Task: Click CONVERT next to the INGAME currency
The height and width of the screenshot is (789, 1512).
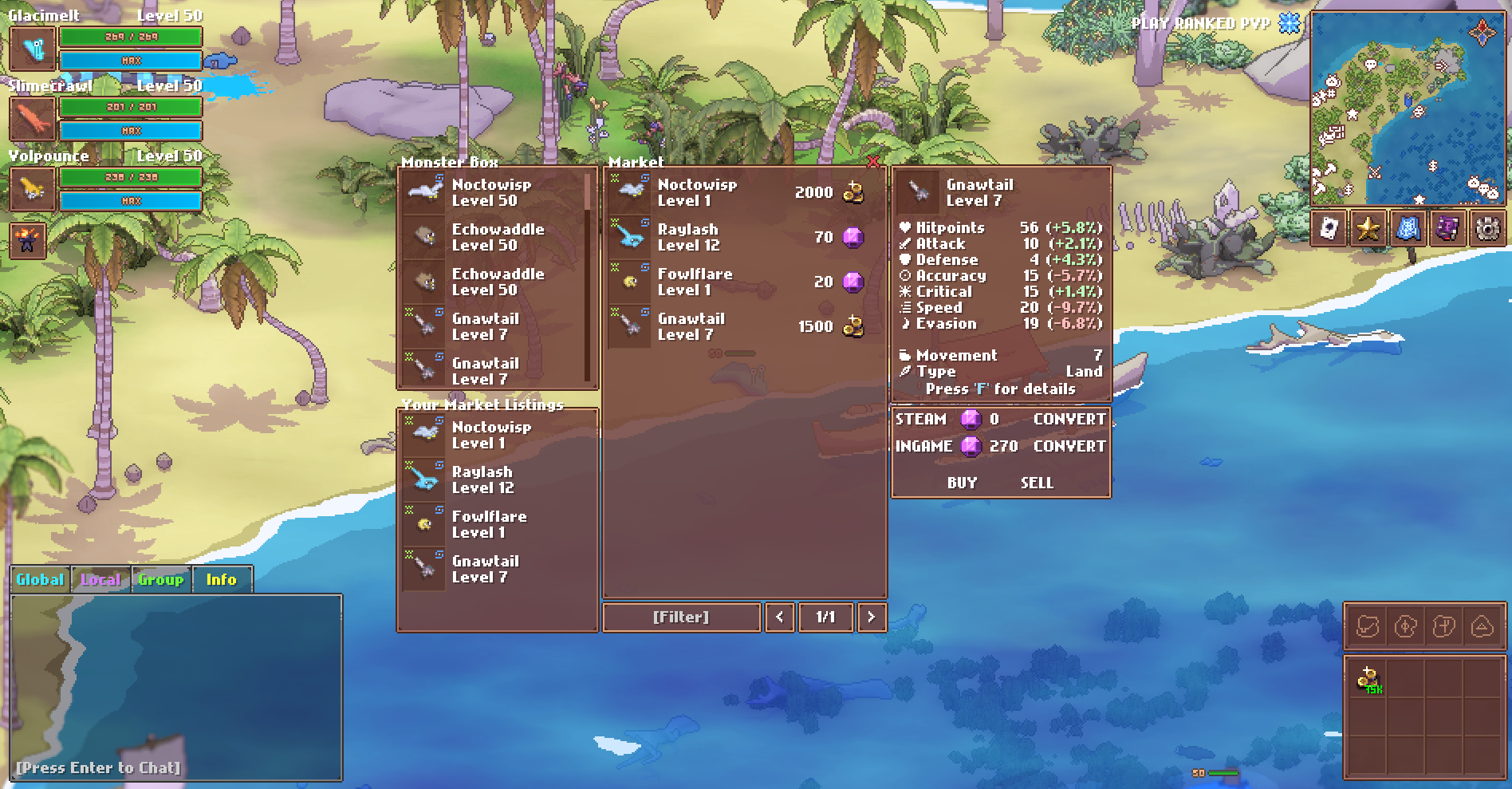Action: point(1069,447)
